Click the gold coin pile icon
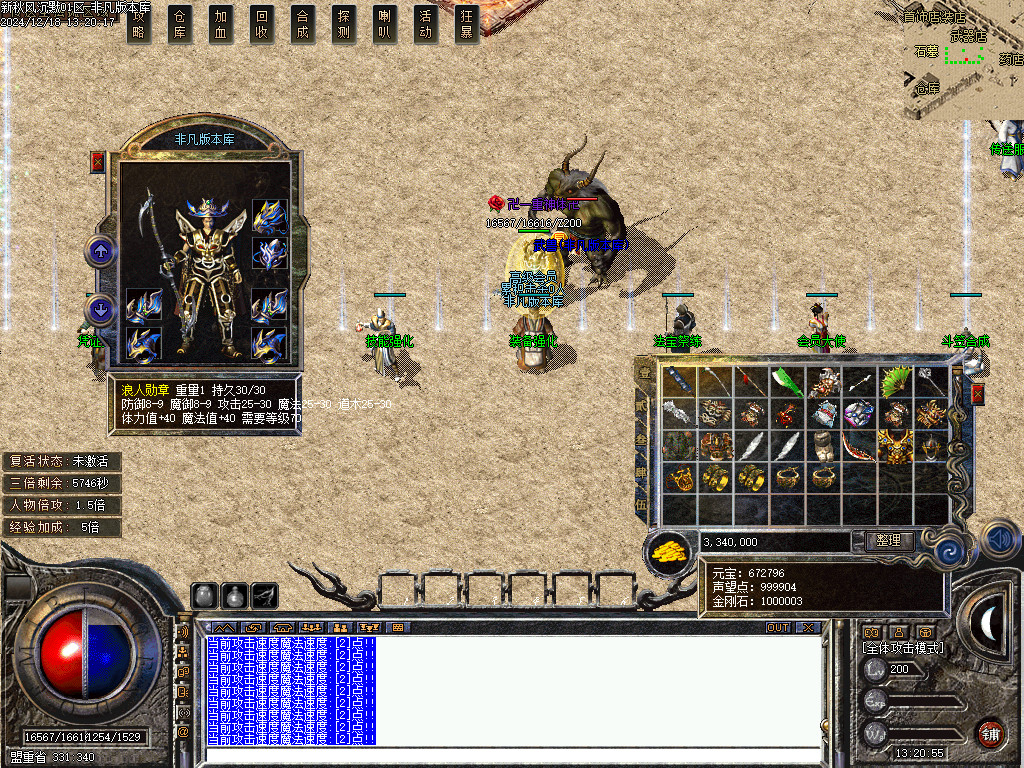Viewport: 1024px width, 768px height. pos(669,550)
